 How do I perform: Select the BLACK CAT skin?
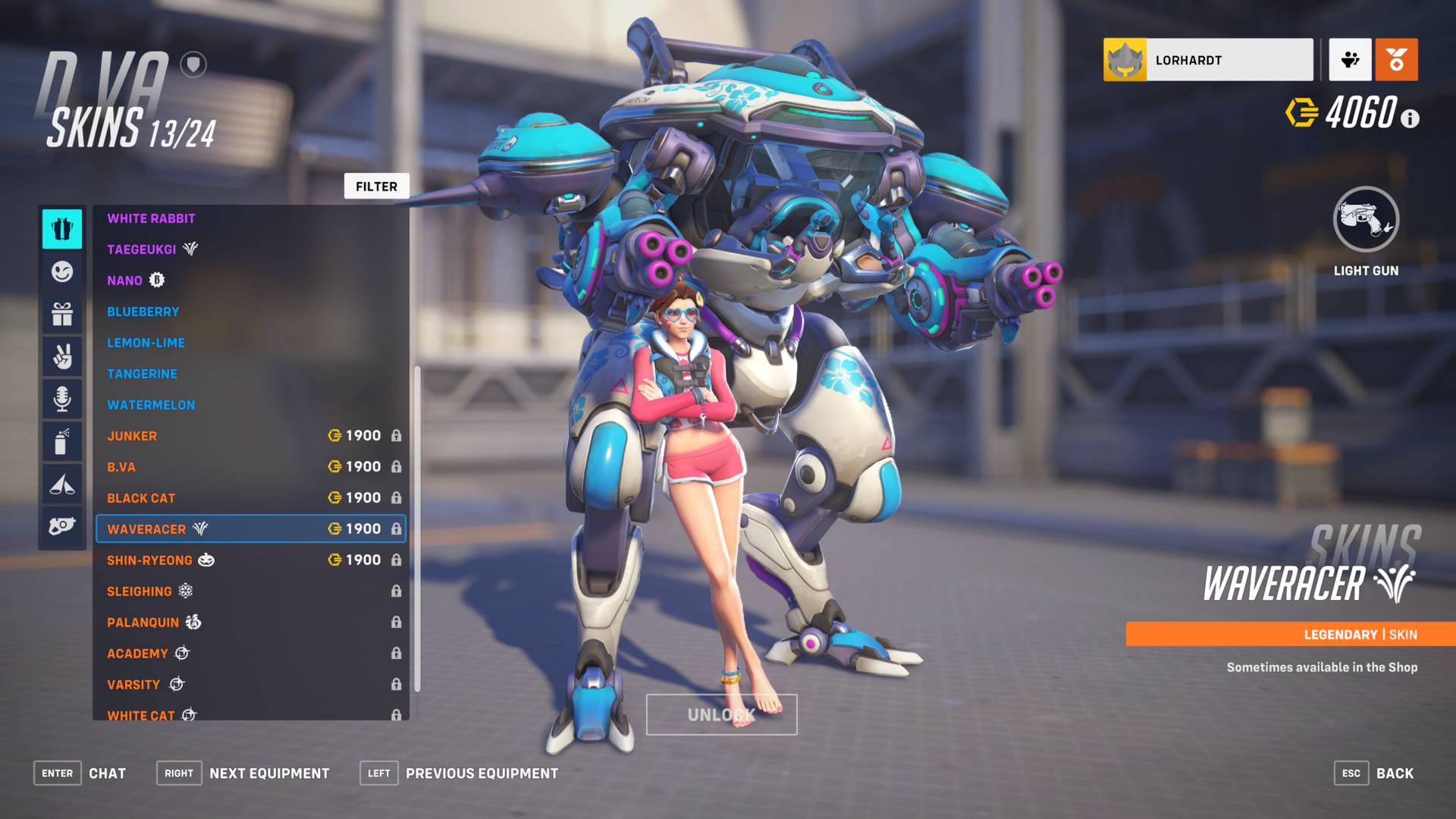pos(141,497)
